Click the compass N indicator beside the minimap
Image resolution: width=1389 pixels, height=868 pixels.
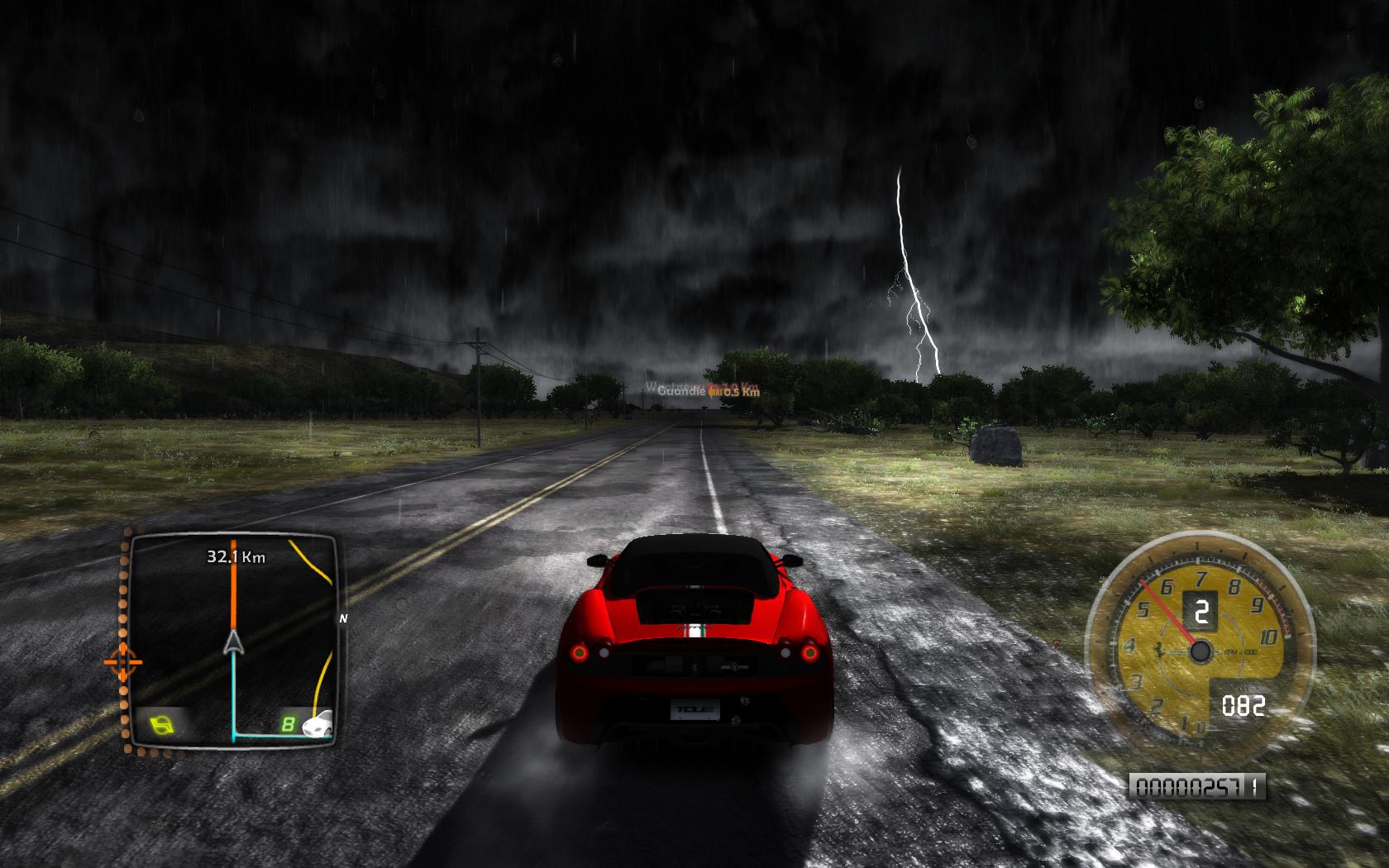tap(343, 618)
